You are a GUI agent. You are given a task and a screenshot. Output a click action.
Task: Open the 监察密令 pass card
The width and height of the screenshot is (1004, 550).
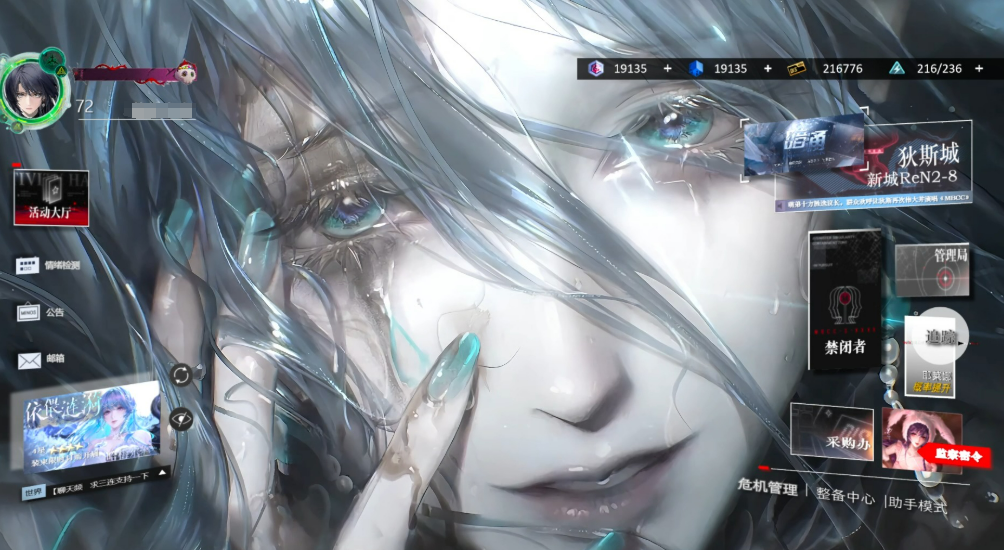[922, 440]
